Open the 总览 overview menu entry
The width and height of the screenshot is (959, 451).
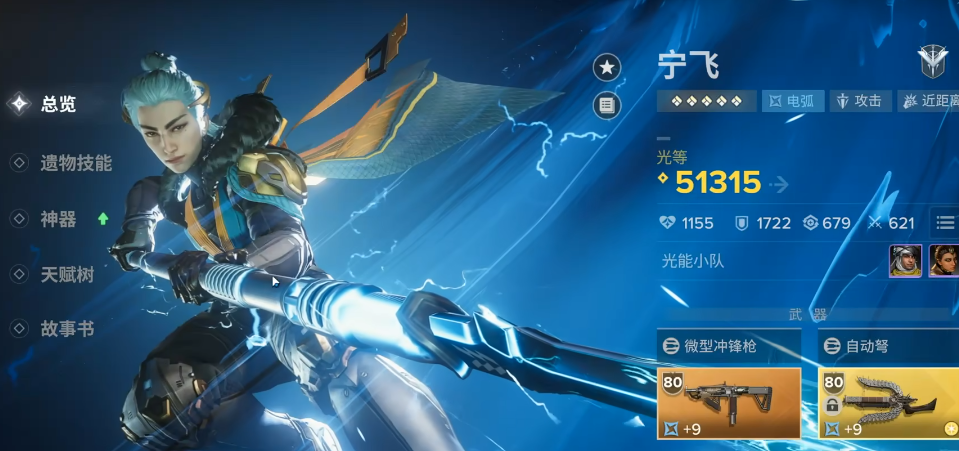pyautogui.click(x=57, y=104)
